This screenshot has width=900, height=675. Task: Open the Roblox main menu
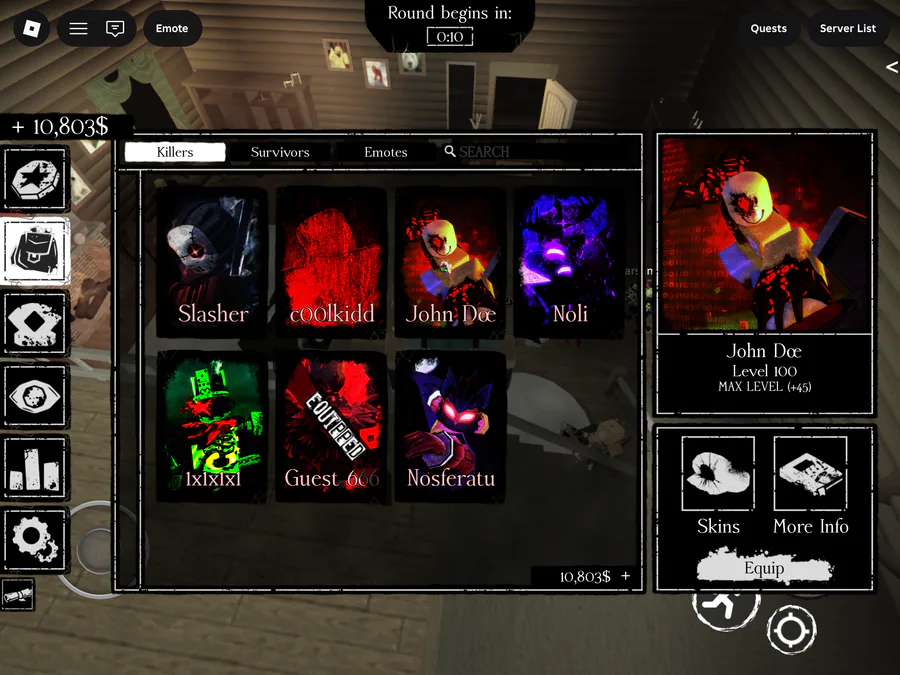31,28
